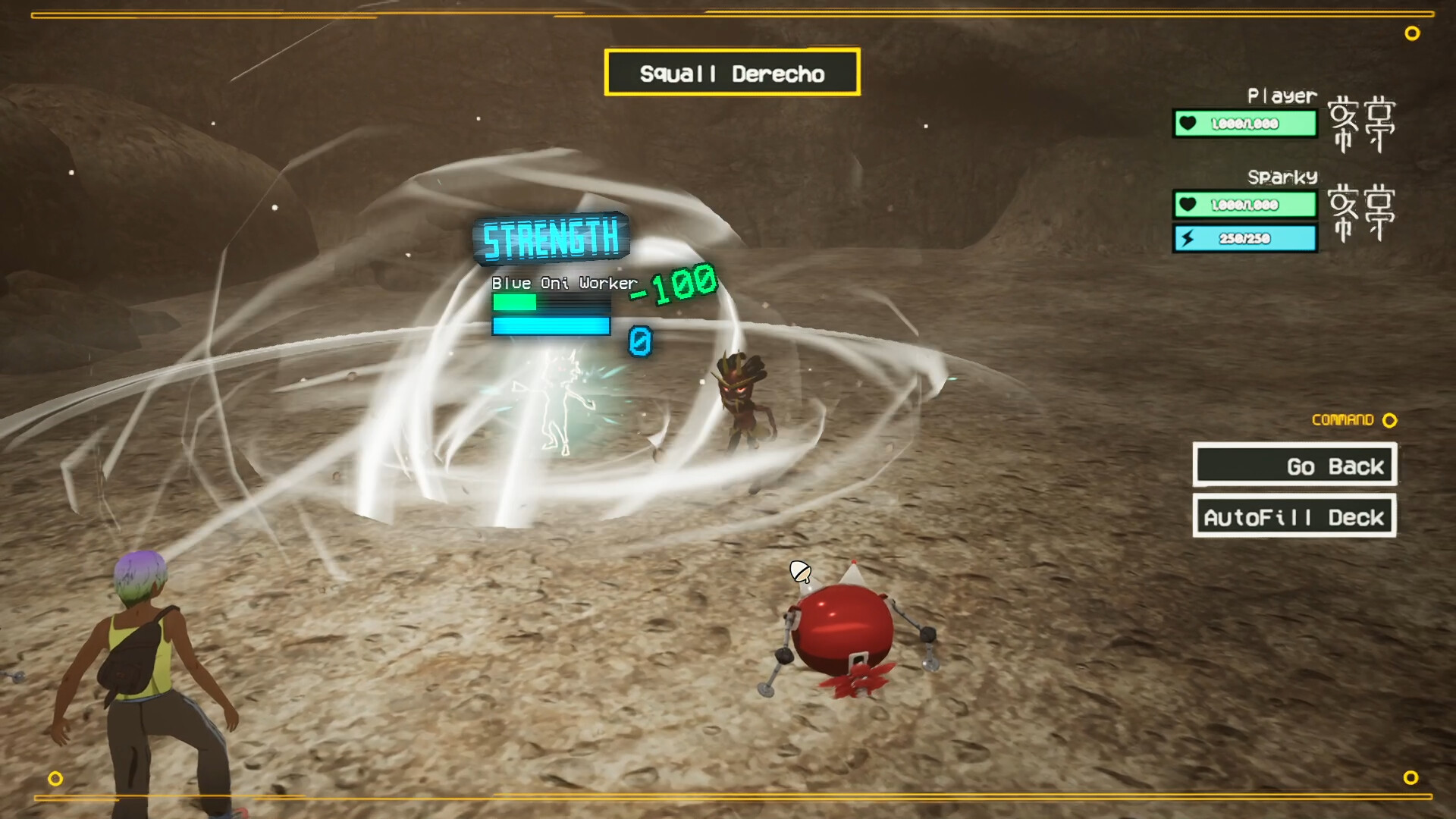Click the yellow circle icon beside COMMAND
The image size is (1456, 819).
click(x=1390, y=420)
